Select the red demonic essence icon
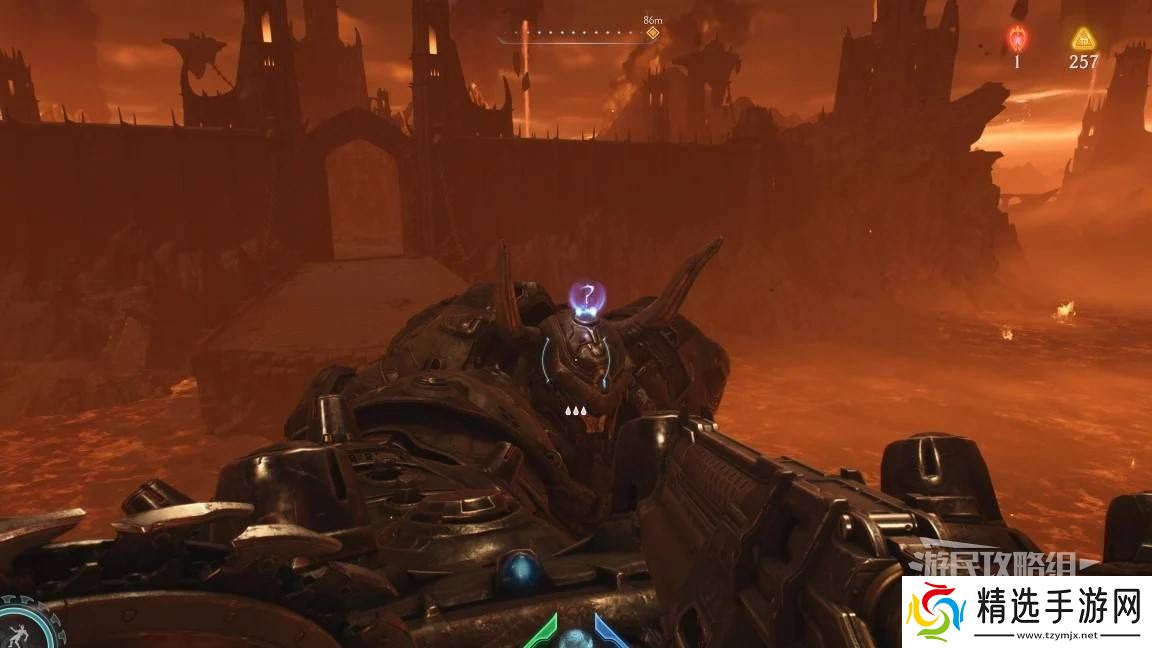This screenshot has width=1152, height=648. (1016, 38)
